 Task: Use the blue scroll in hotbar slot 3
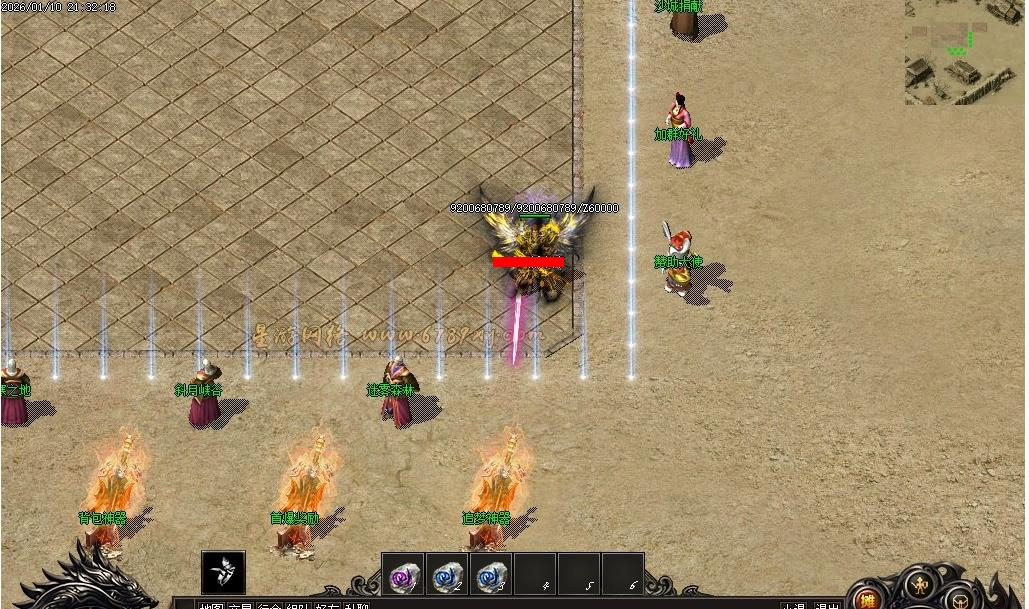click(x=491, y=575)
